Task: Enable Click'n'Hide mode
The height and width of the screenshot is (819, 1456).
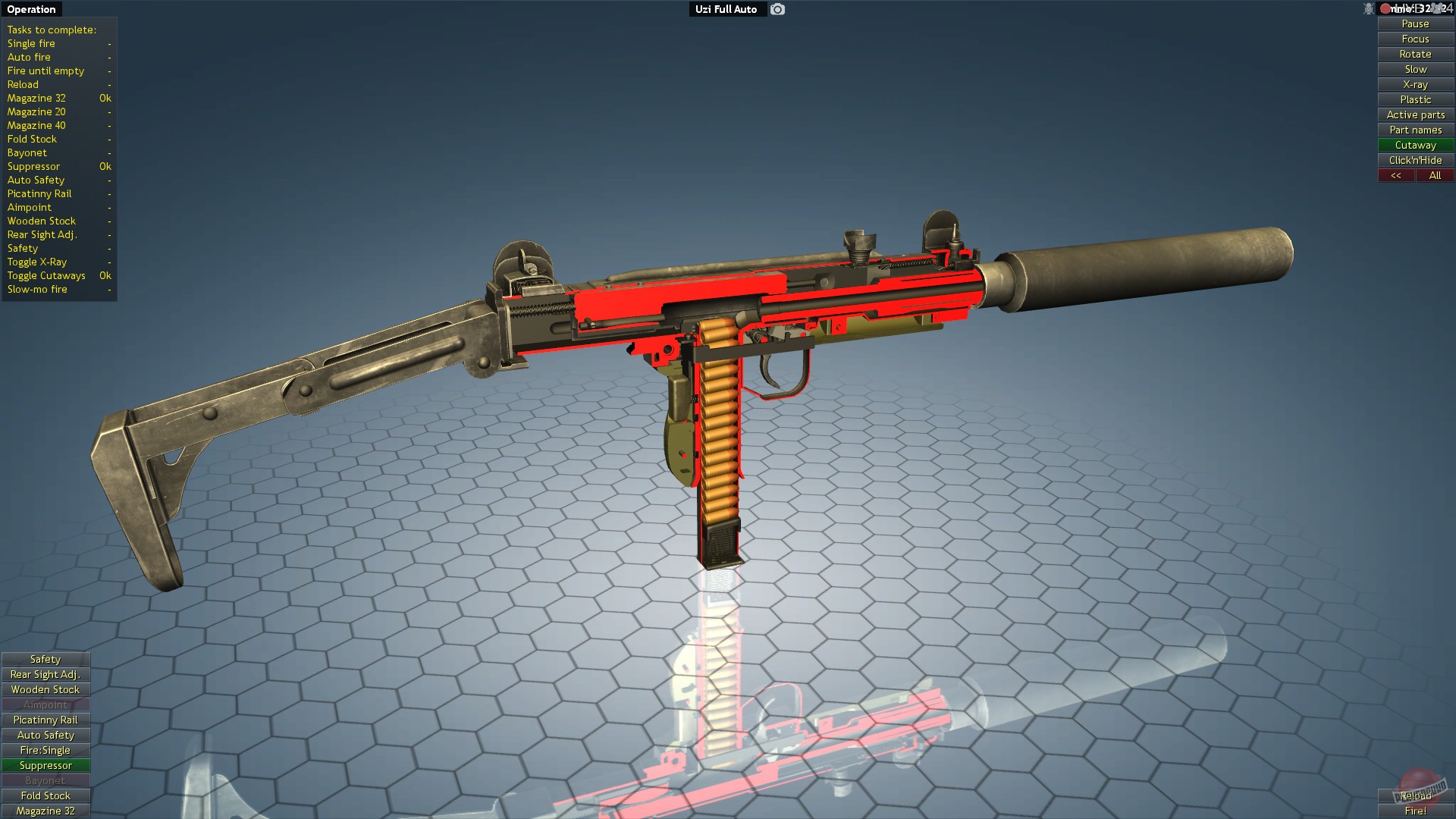Action: [x=1414, y=160]
